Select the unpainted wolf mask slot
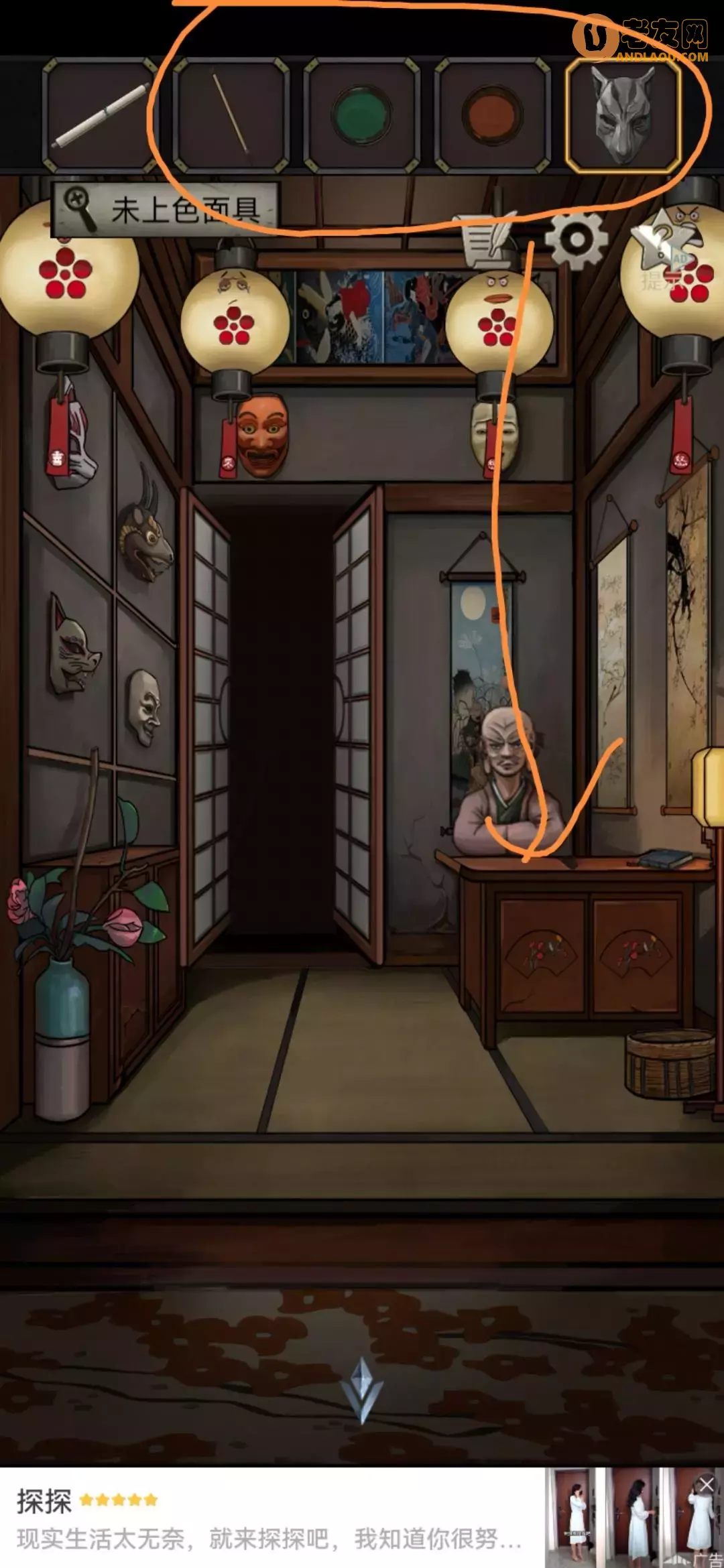The width and height of the screenshot is (724, 1568). click(623, 114)
